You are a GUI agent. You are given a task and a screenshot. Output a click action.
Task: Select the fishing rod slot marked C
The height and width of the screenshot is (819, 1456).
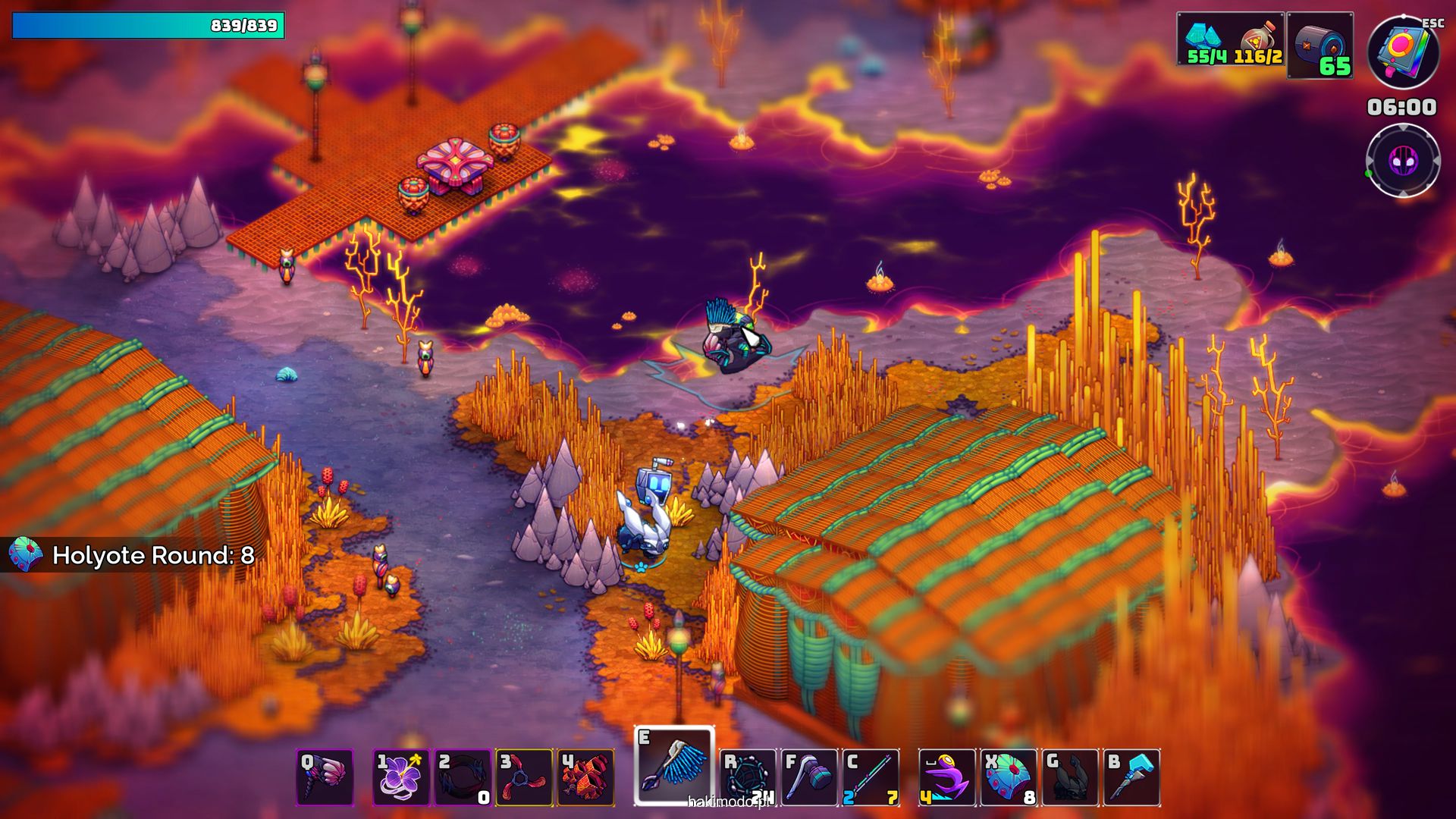tap(871, 777)
